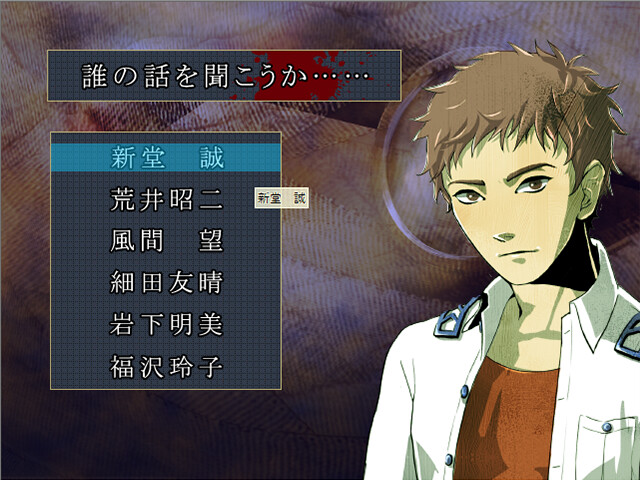Select 福沢玲子 at the list bottom

pyautogui.click(x=166, y=367)
